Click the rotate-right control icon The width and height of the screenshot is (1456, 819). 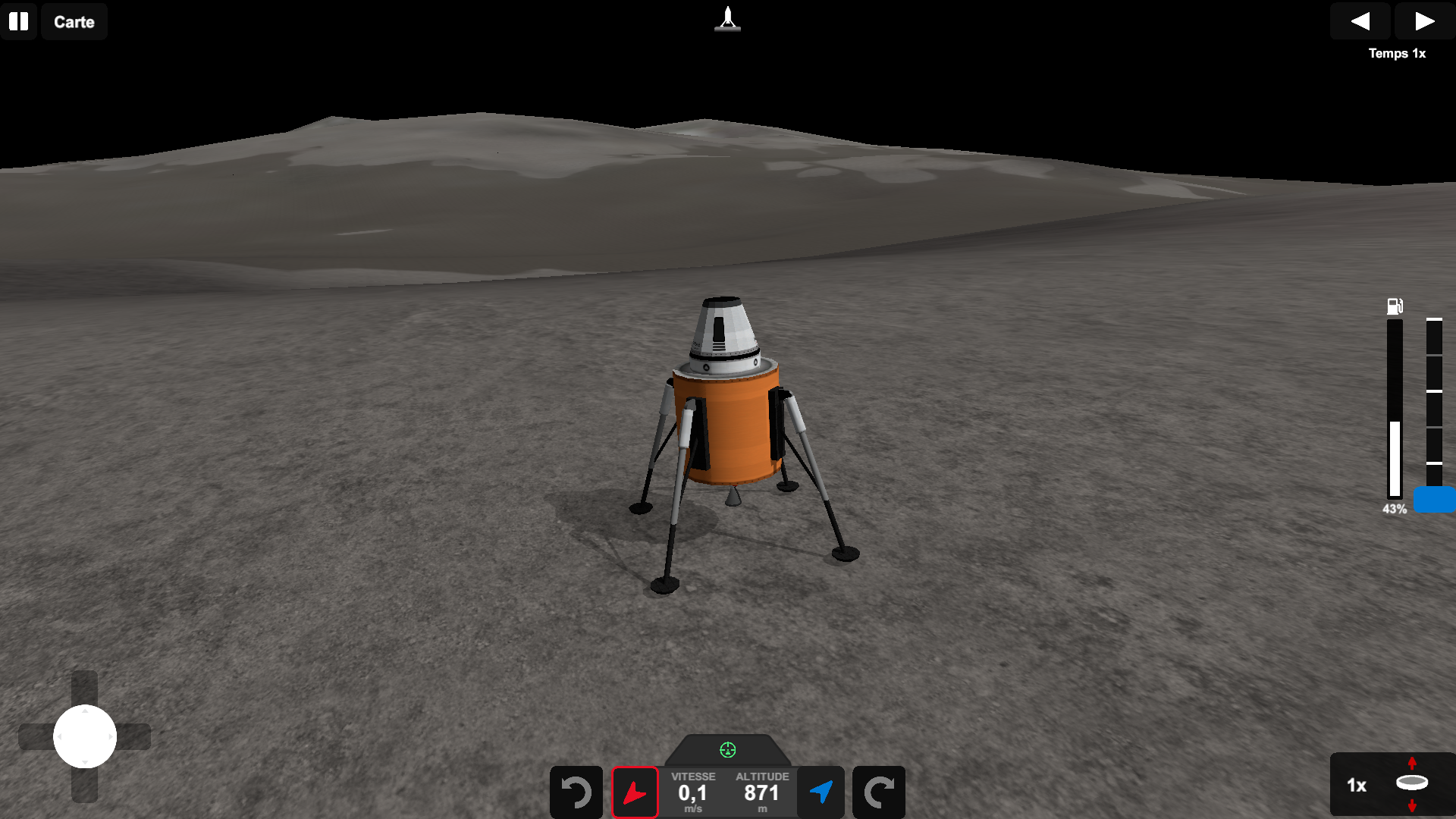pyautogui.click(x=879, y=792)
